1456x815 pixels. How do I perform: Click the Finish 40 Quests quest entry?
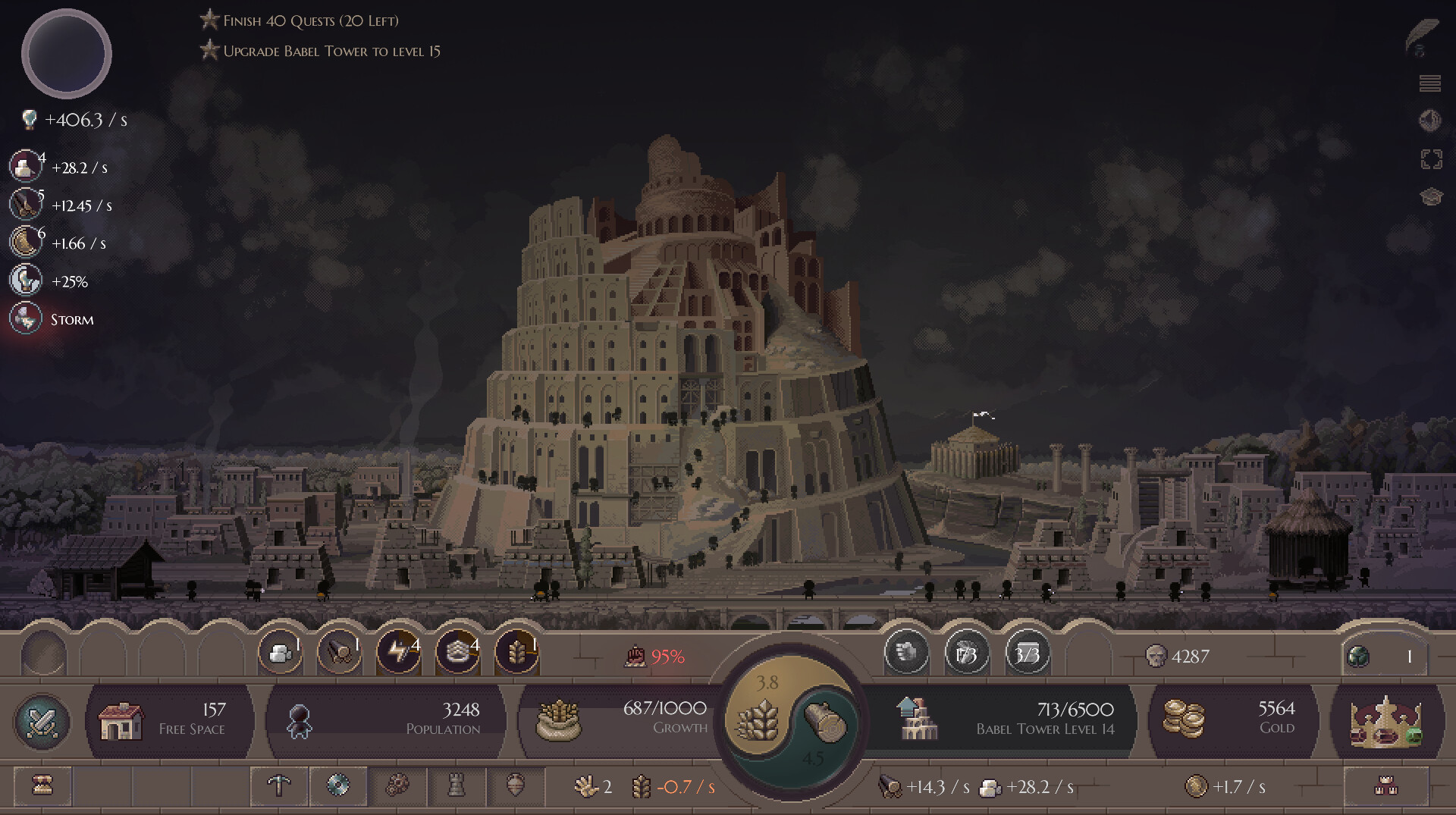(309, 20)
